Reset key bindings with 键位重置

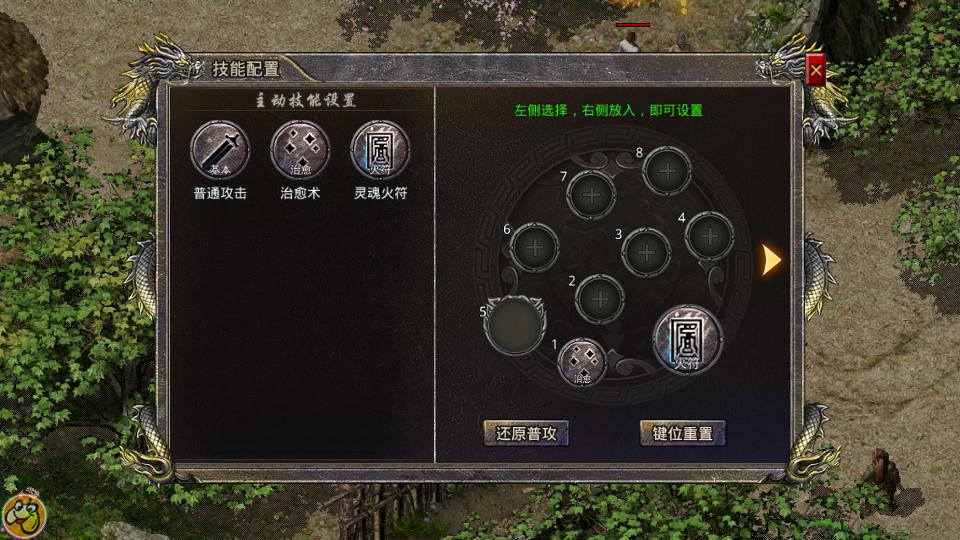(x=682, y=433)
